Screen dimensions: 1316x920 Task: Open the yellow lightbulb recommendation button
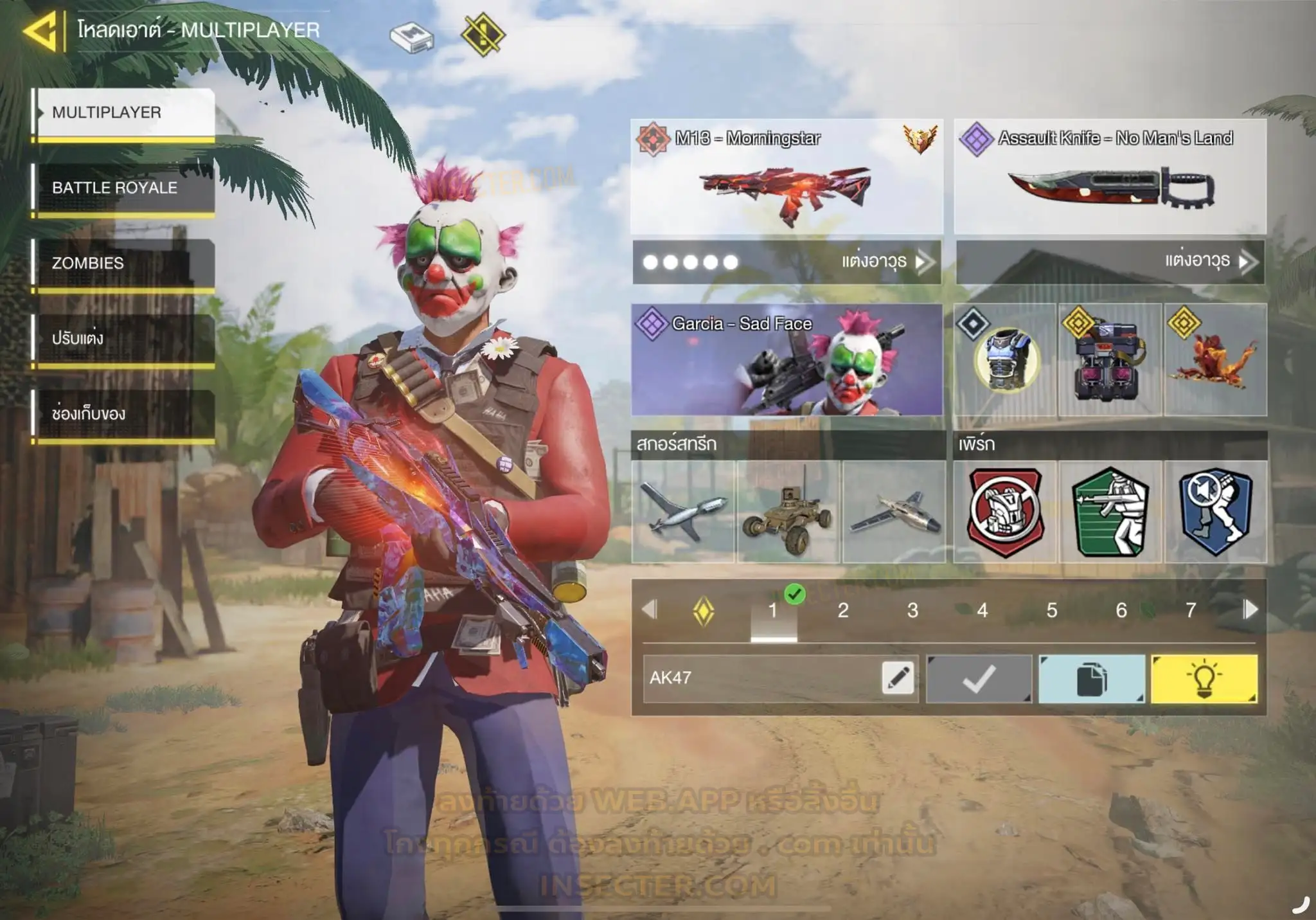[x=1204, y=679]
